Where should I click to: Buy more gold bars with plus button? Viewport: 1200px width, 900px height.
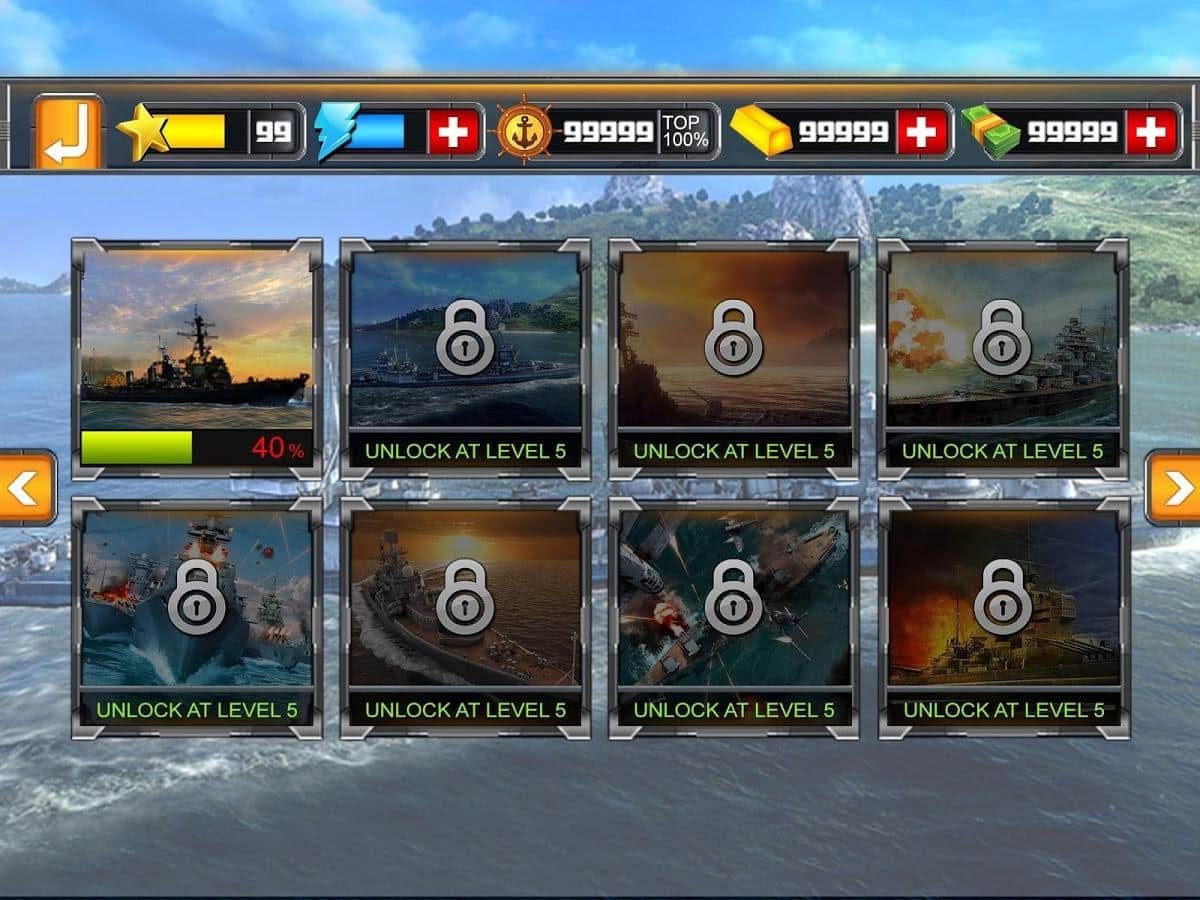[921, 132]
